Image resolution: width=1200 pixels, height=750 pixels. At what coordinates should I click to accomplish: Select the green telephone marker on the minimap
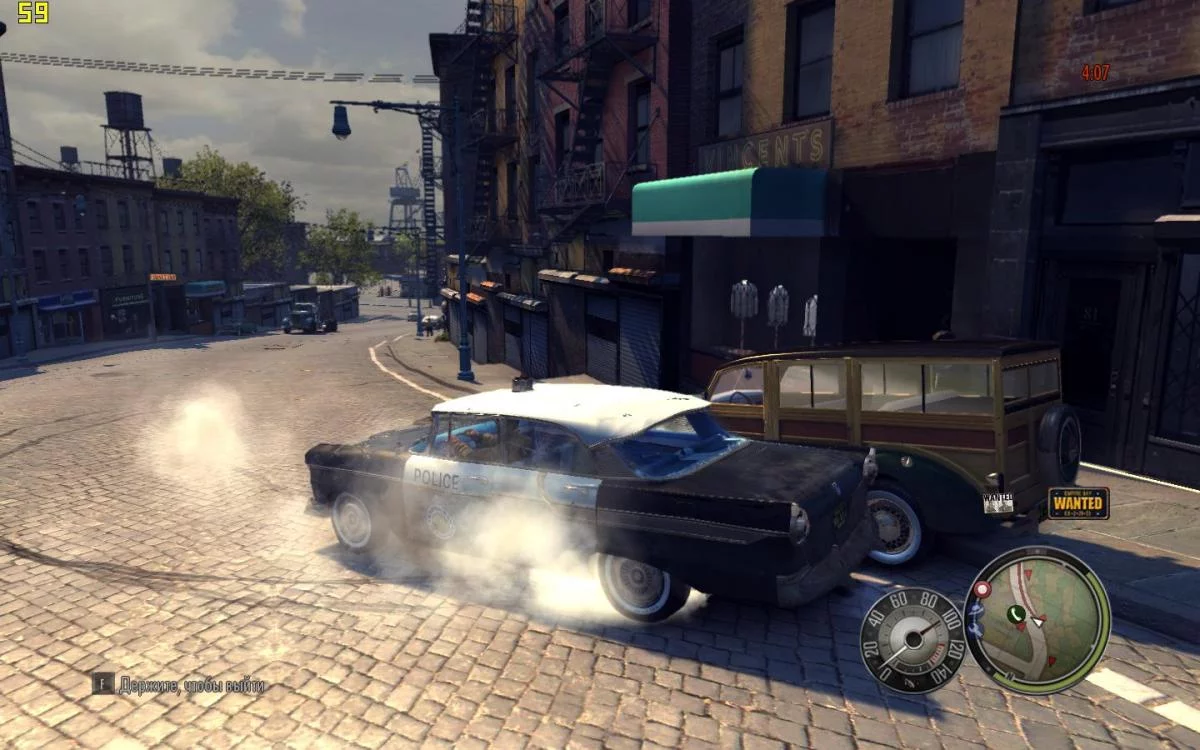(1016, 614)
